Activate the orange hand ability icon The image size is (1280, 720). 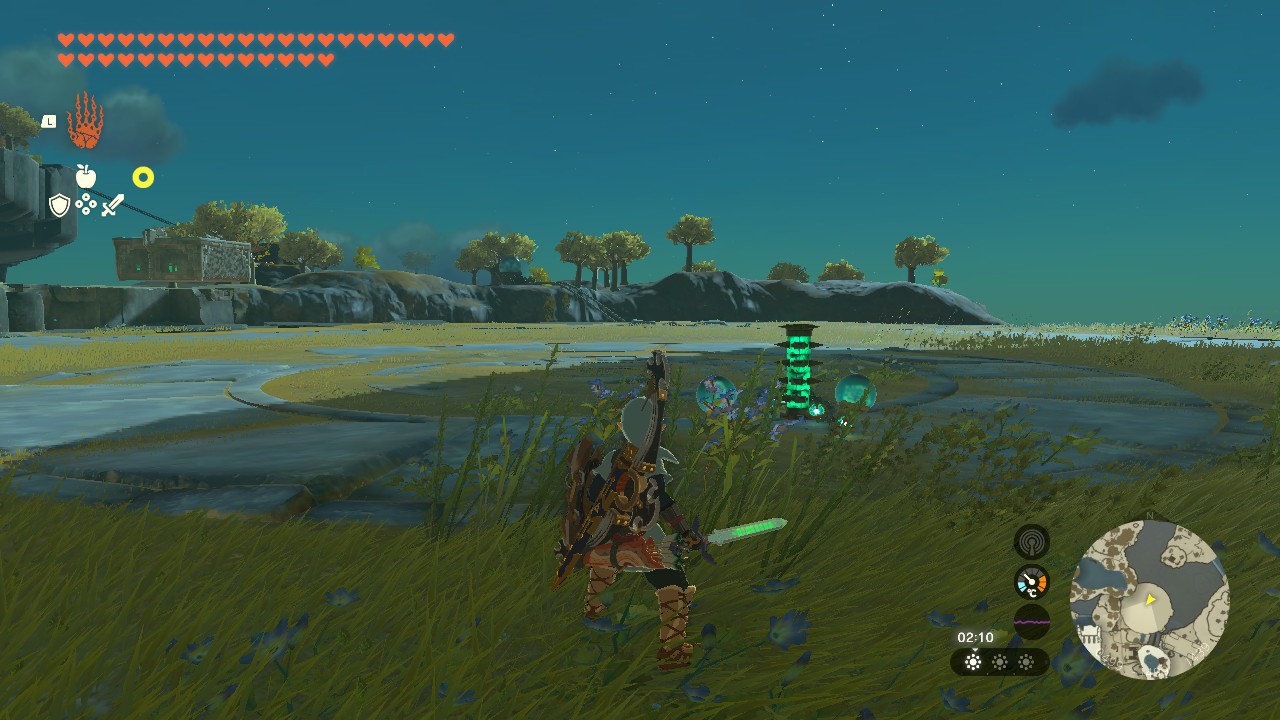(85, 122)
